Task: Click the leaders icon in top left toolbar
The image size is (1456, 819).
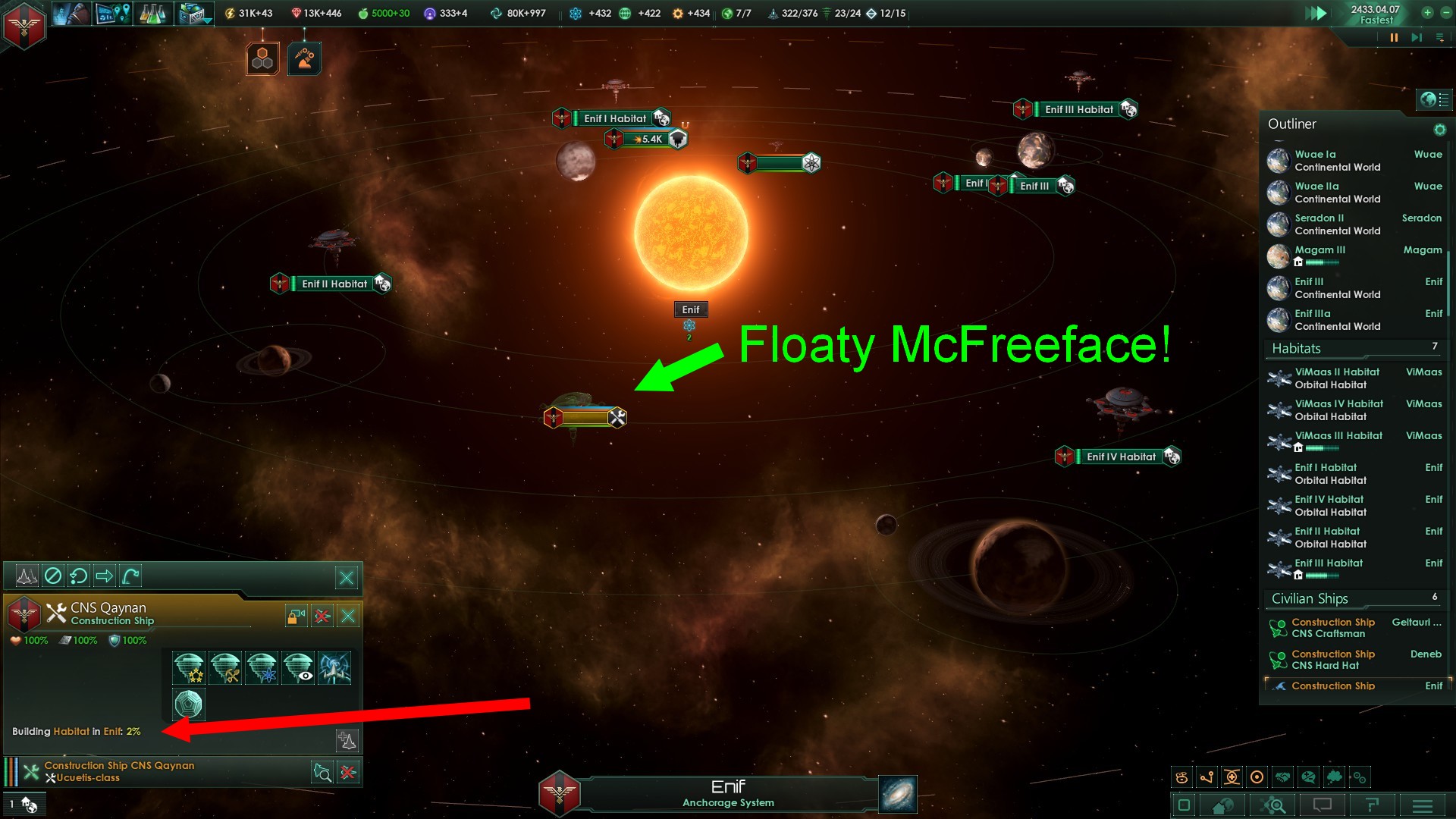Action: tap(72, 13)
